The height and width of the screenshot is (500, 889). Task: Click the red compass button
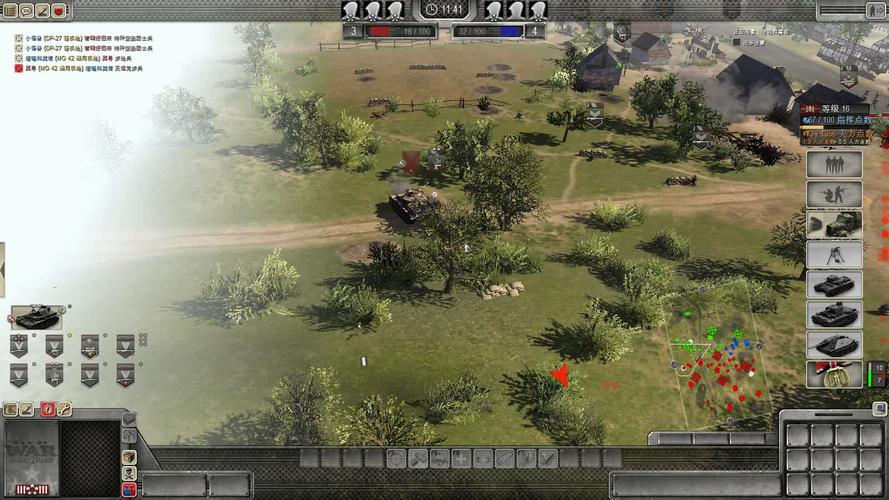click(x=46, y=409)
